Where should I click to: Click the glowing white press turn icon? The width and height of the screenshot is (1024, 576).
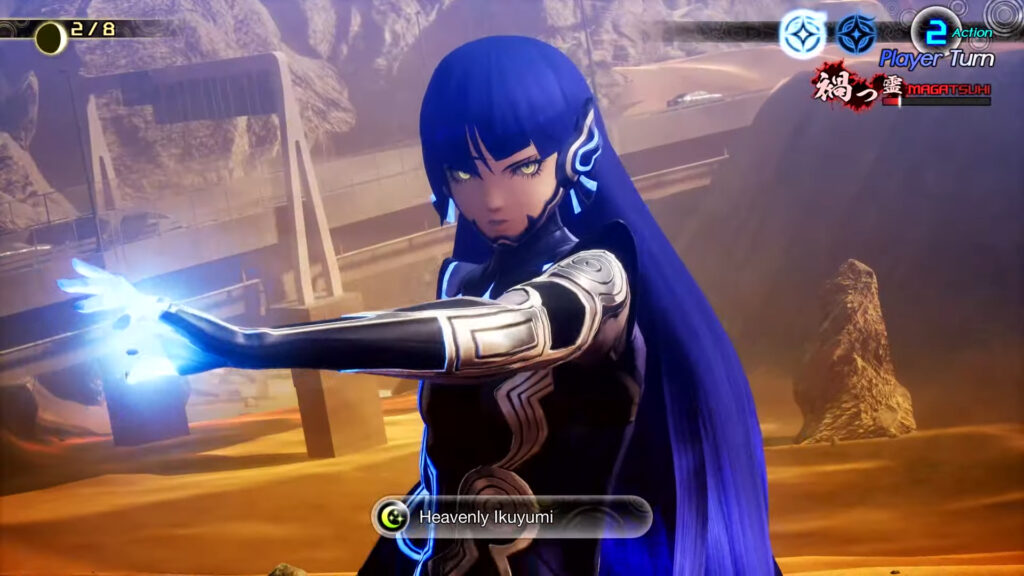(x=803, y=34)
